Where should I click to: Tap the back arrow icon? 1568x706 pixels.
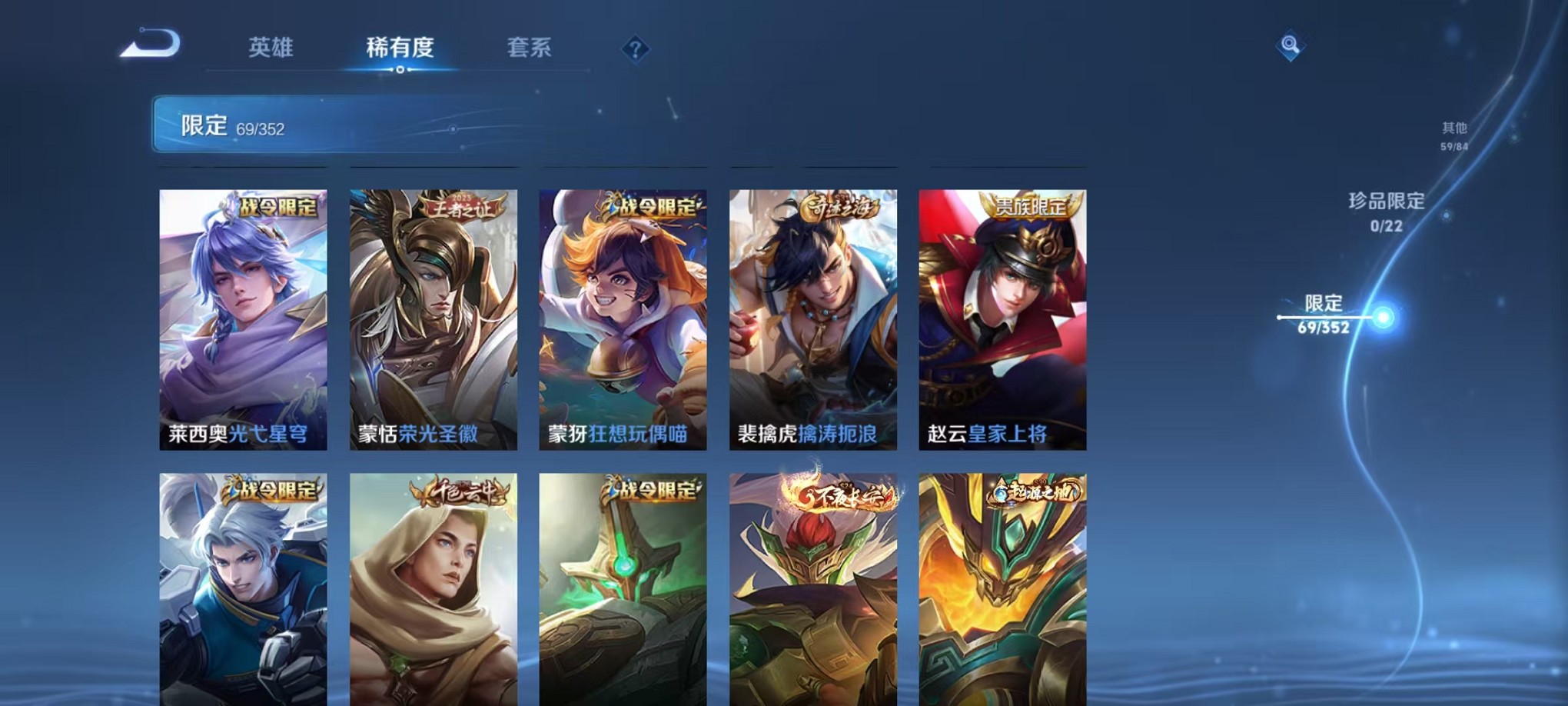pyautogui.click(x=150, y=44)
